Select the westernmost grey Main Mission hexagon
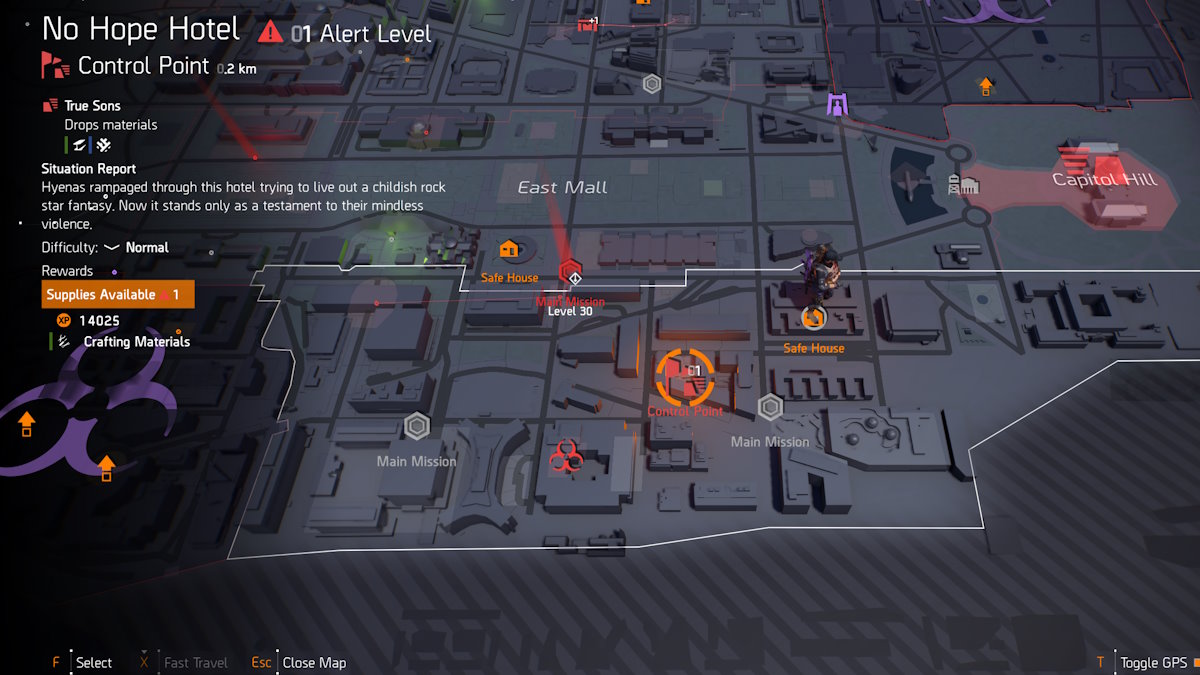 click(417, 427)
